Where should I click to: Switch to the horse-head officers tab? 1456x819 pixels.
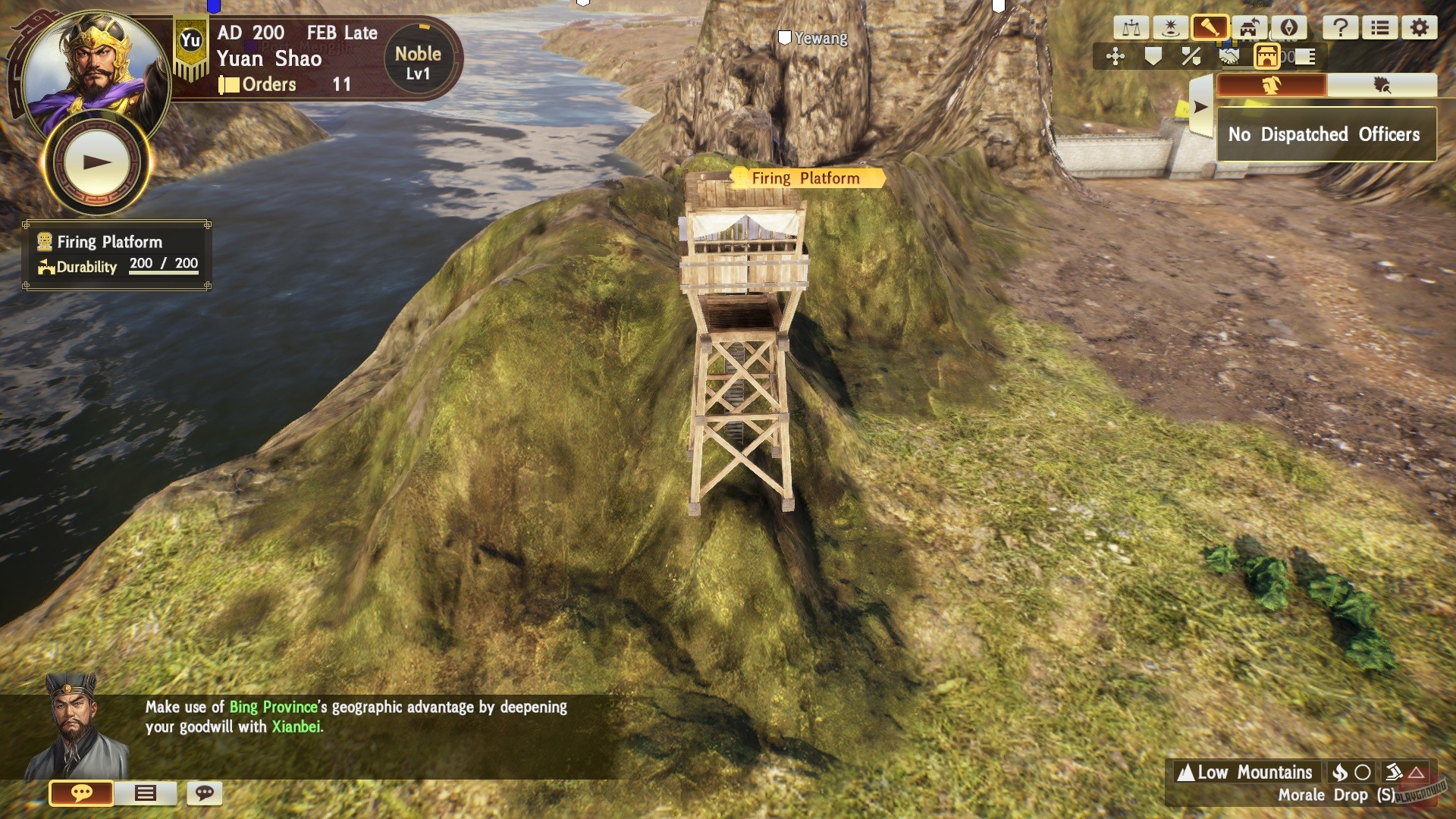coord(1272,86)
